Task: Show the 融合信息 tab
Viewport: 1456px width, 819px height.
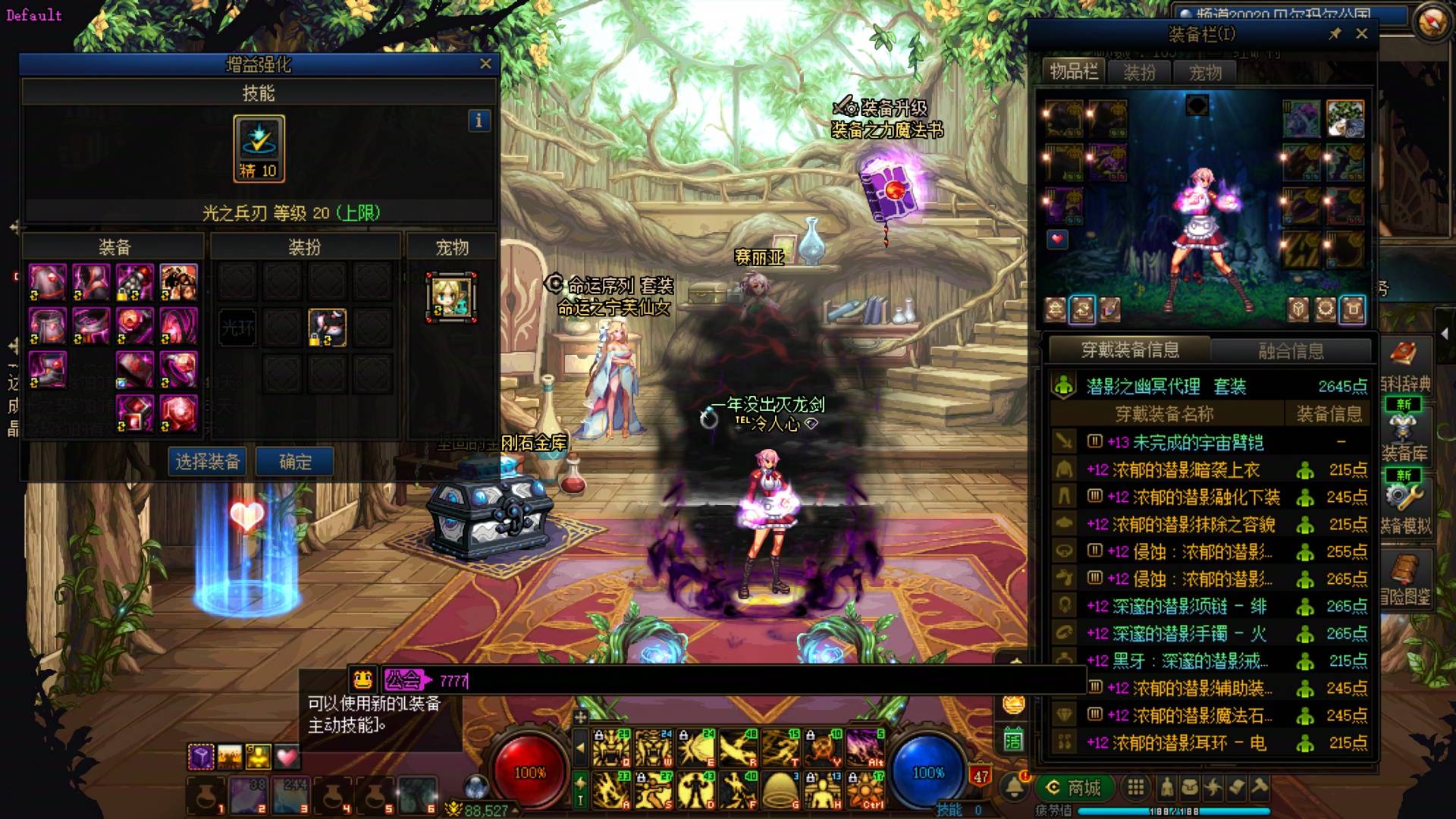Action: tap(1291, 350)
